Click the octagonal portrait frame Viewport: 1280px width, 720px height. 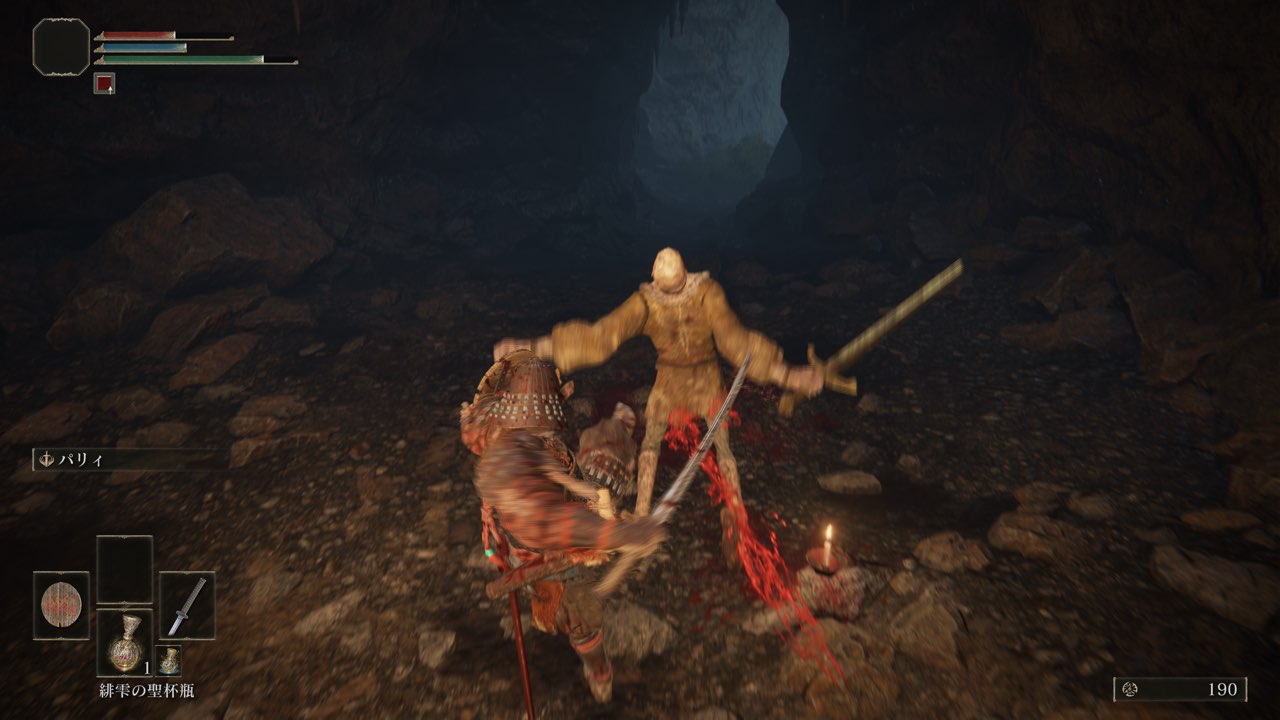61,46
